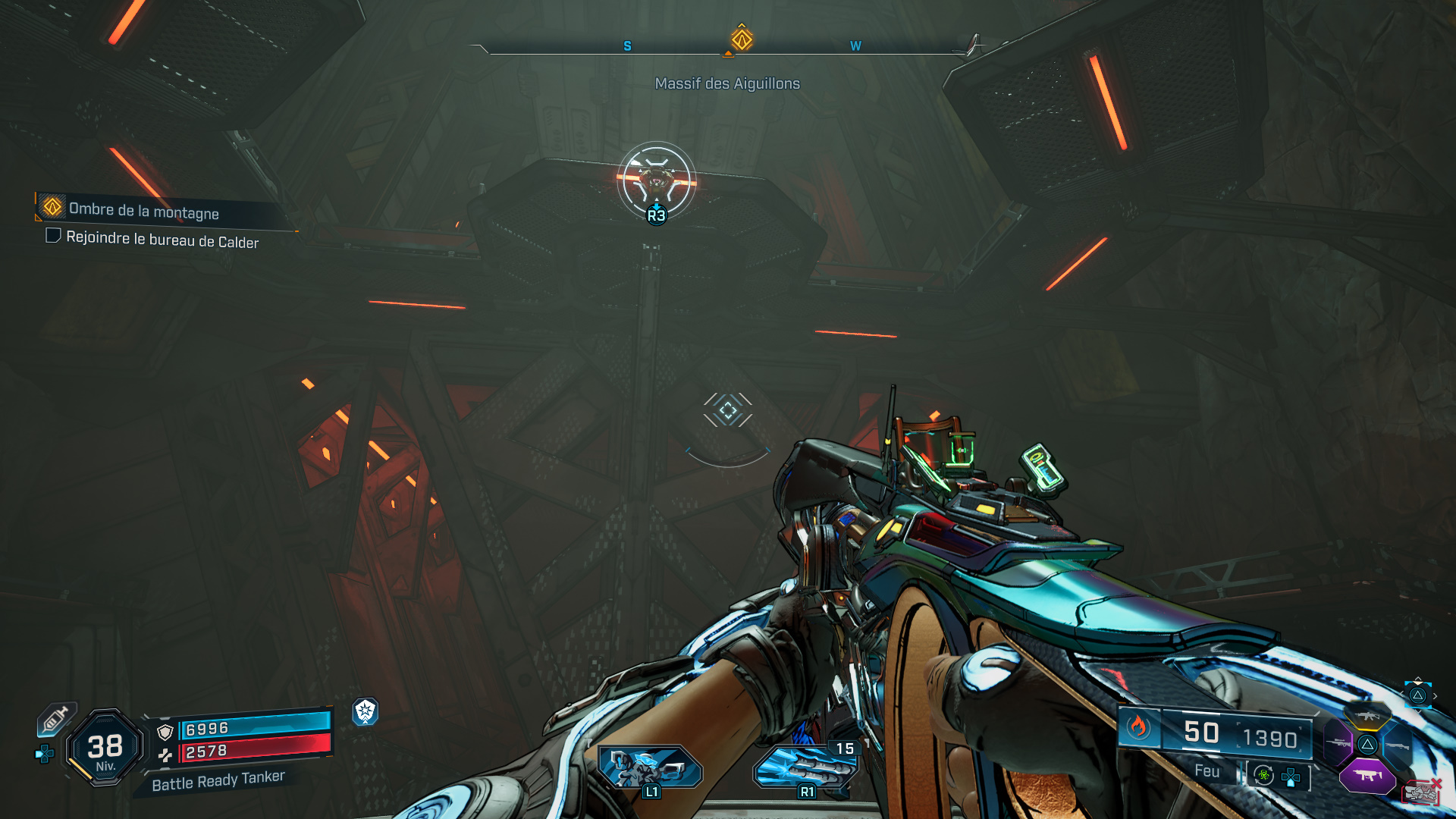Equip the sniper rifle weapon slot

click(1338, 744)
